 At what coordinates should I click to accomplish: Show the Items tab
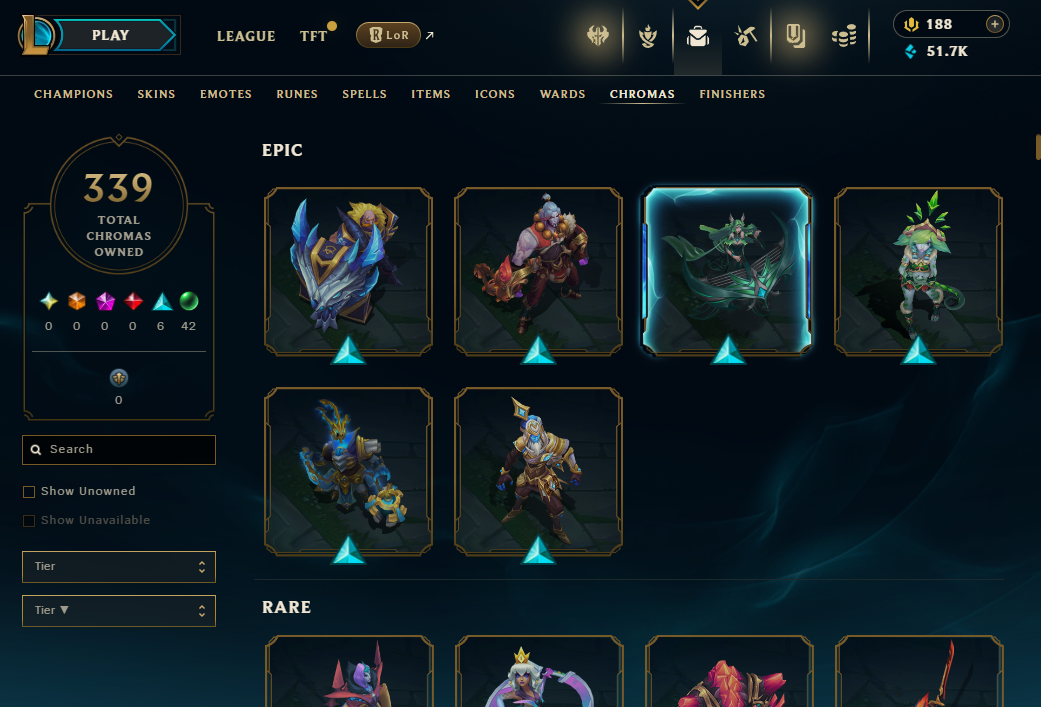(431, 94)
